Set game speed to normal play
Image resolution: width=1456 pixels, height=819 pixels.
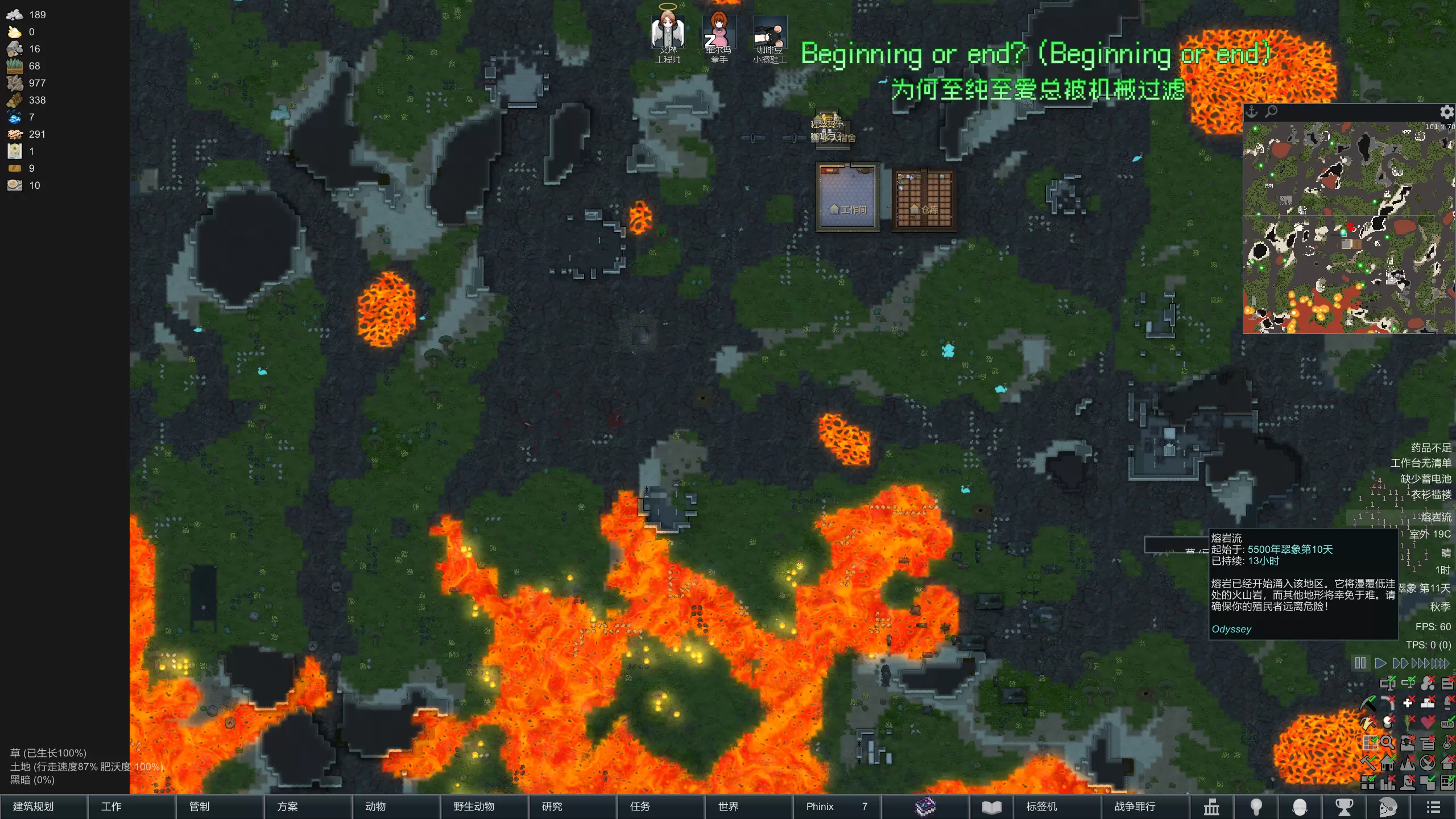1380,663
